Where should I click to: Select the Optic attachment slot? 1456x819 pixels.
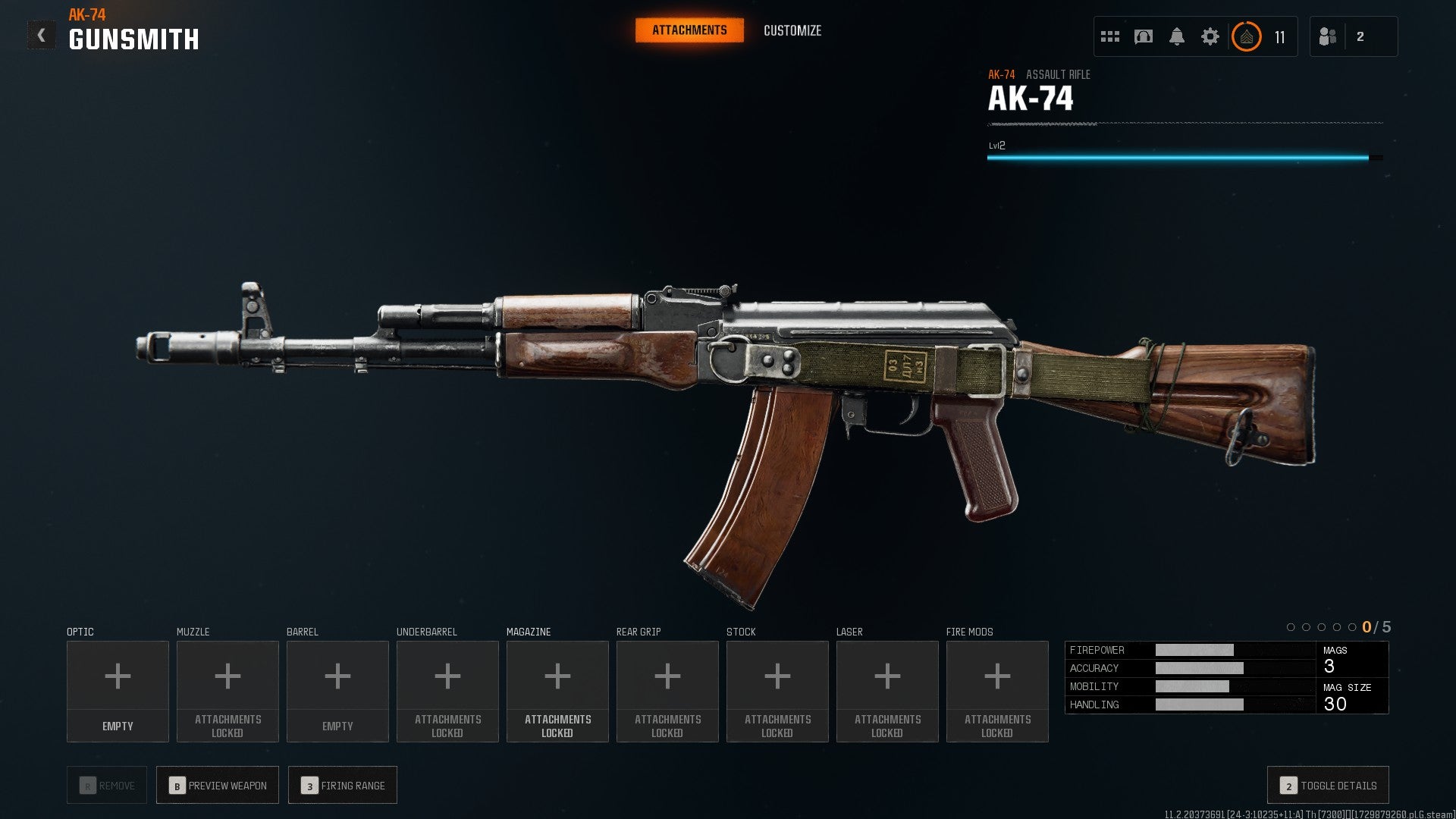coord(118,691)
